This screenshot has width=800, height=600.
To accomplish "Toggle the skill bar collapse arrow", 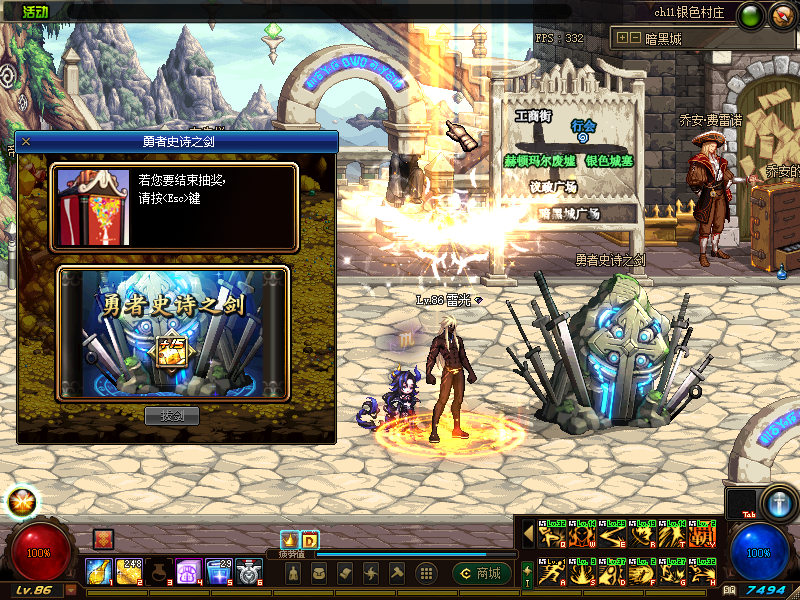I will pyautogui.click(x=527, y=533).
